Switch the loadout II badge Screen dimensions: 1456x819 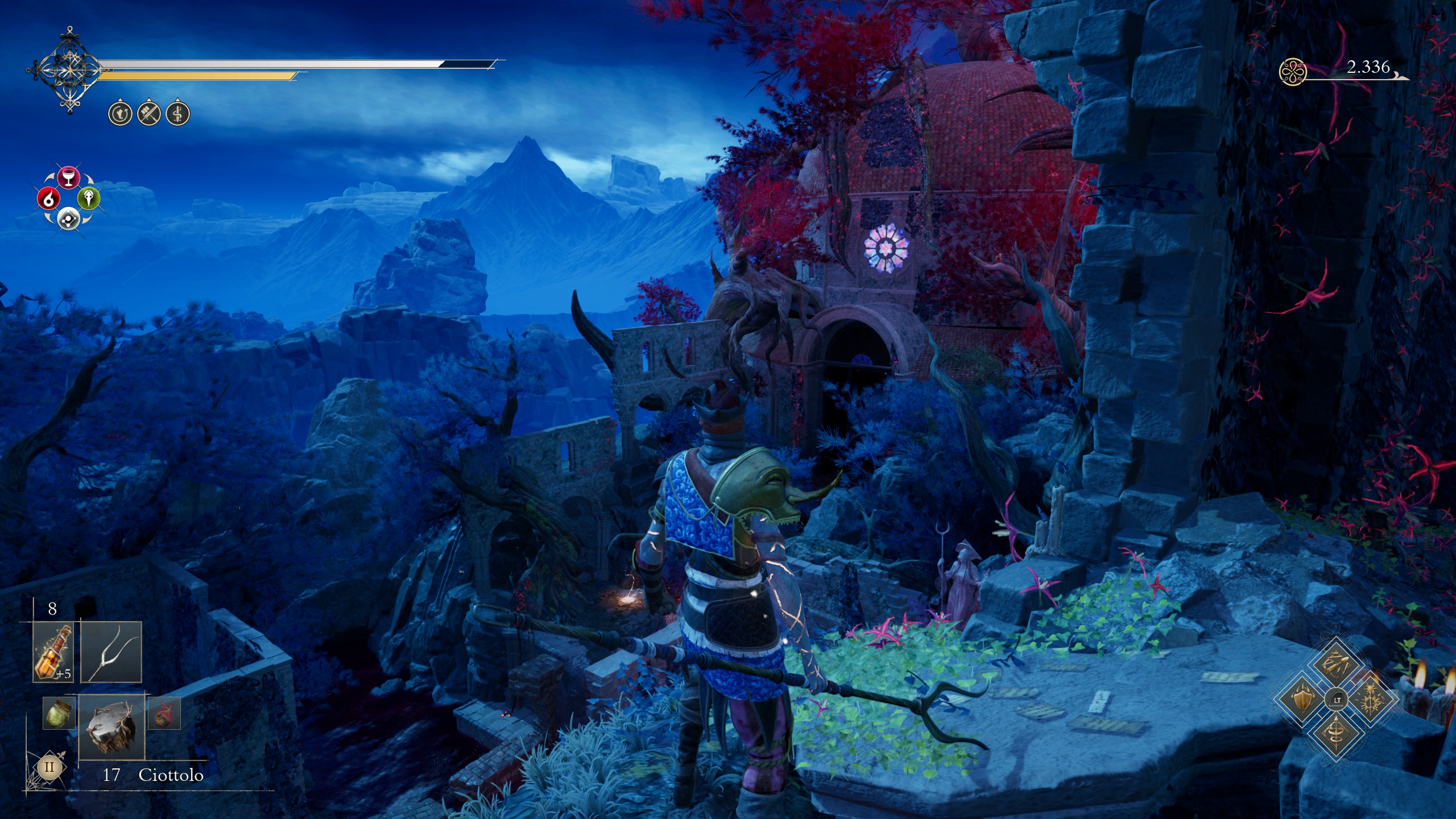(x=49, y=767)
